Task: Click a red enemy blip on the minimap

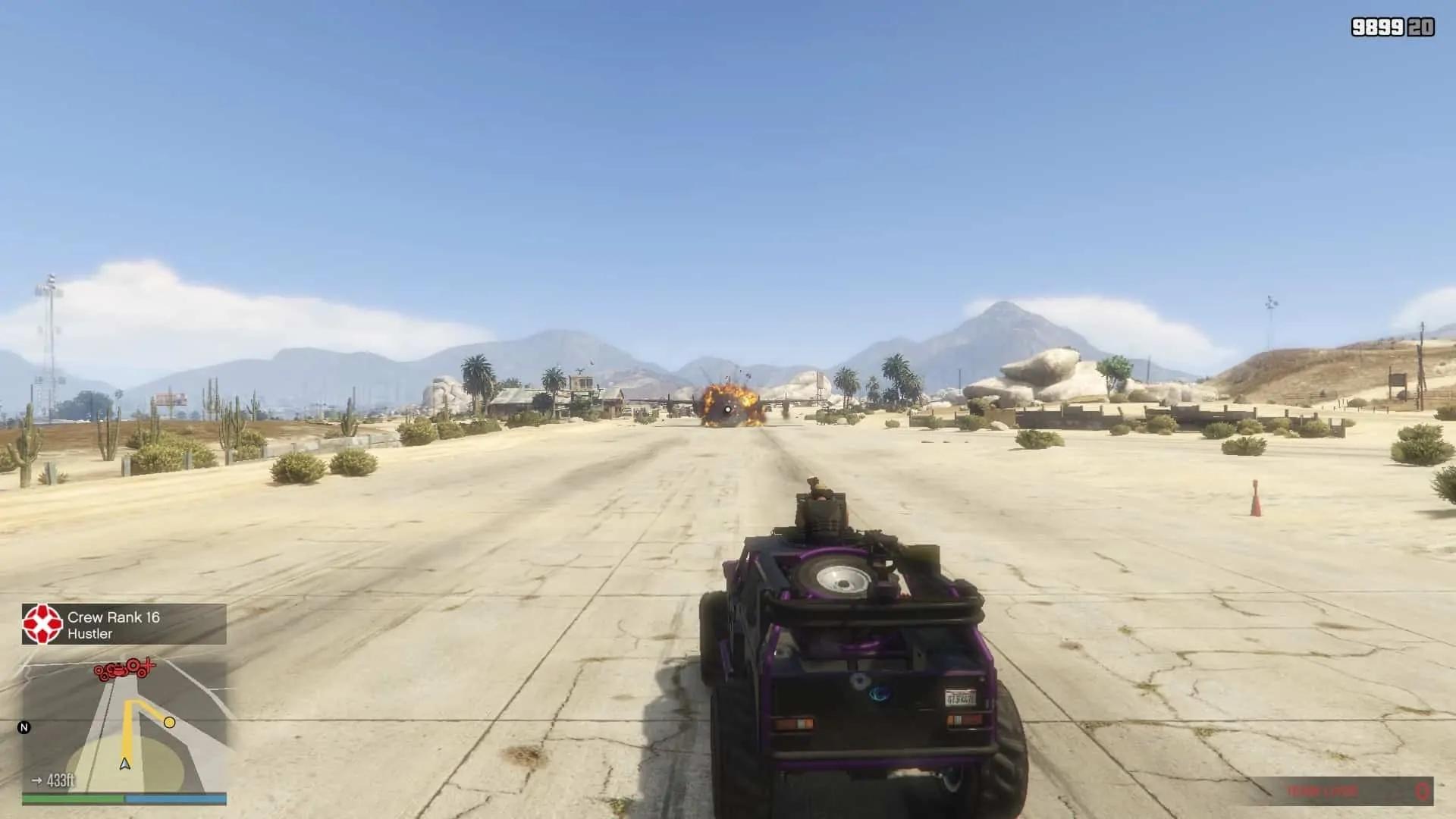Action: point(99,670)
